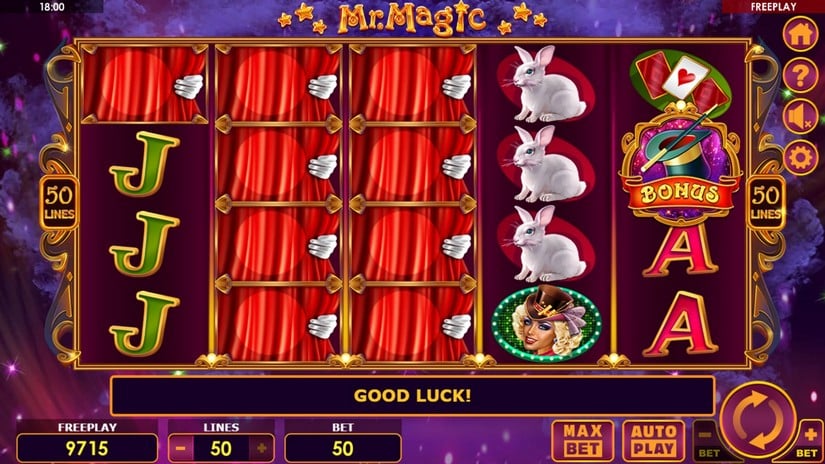Viewport: 825px width, 464px height.
Task: Go to the home screen via house icon
Action: 798,34
